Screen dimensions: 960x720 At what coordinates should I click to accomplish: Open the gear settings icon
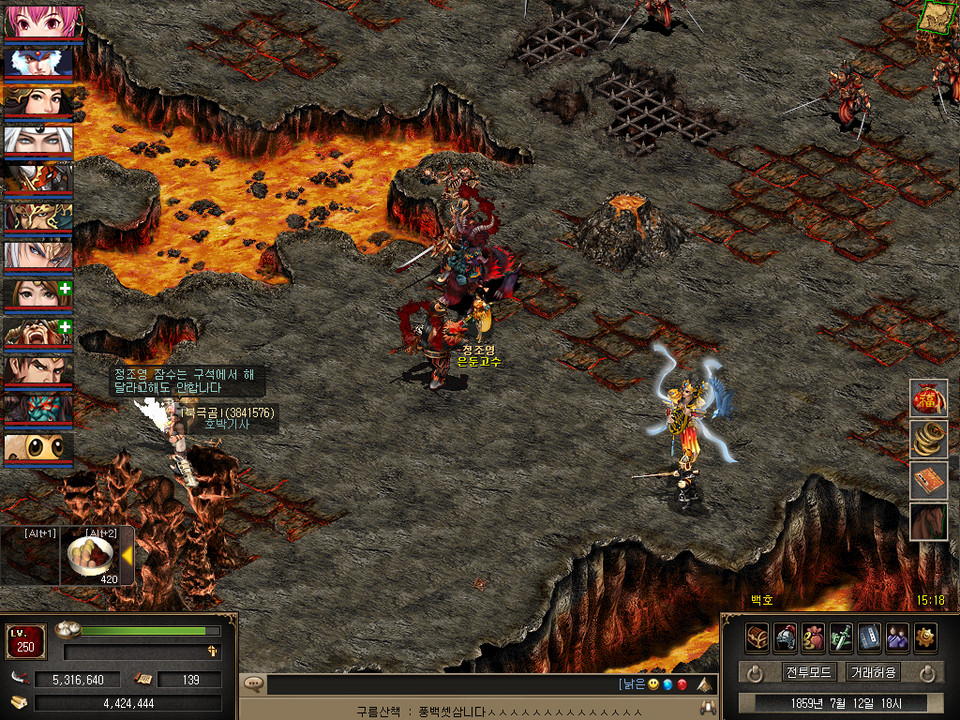(x=925, y=637)
